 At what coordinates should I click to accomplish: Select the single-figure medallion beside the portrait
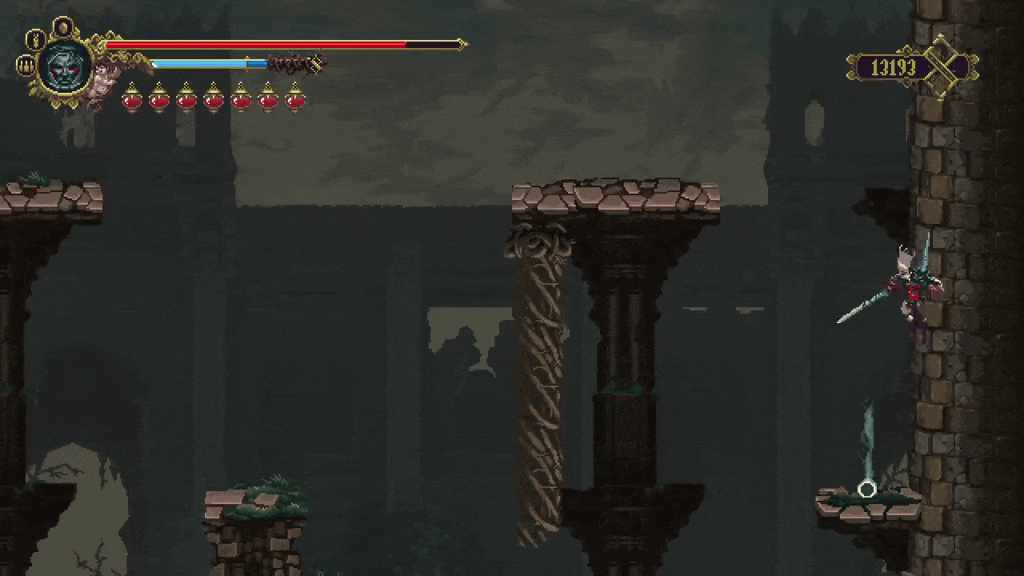pyautogui.click(x=35, y=41)
